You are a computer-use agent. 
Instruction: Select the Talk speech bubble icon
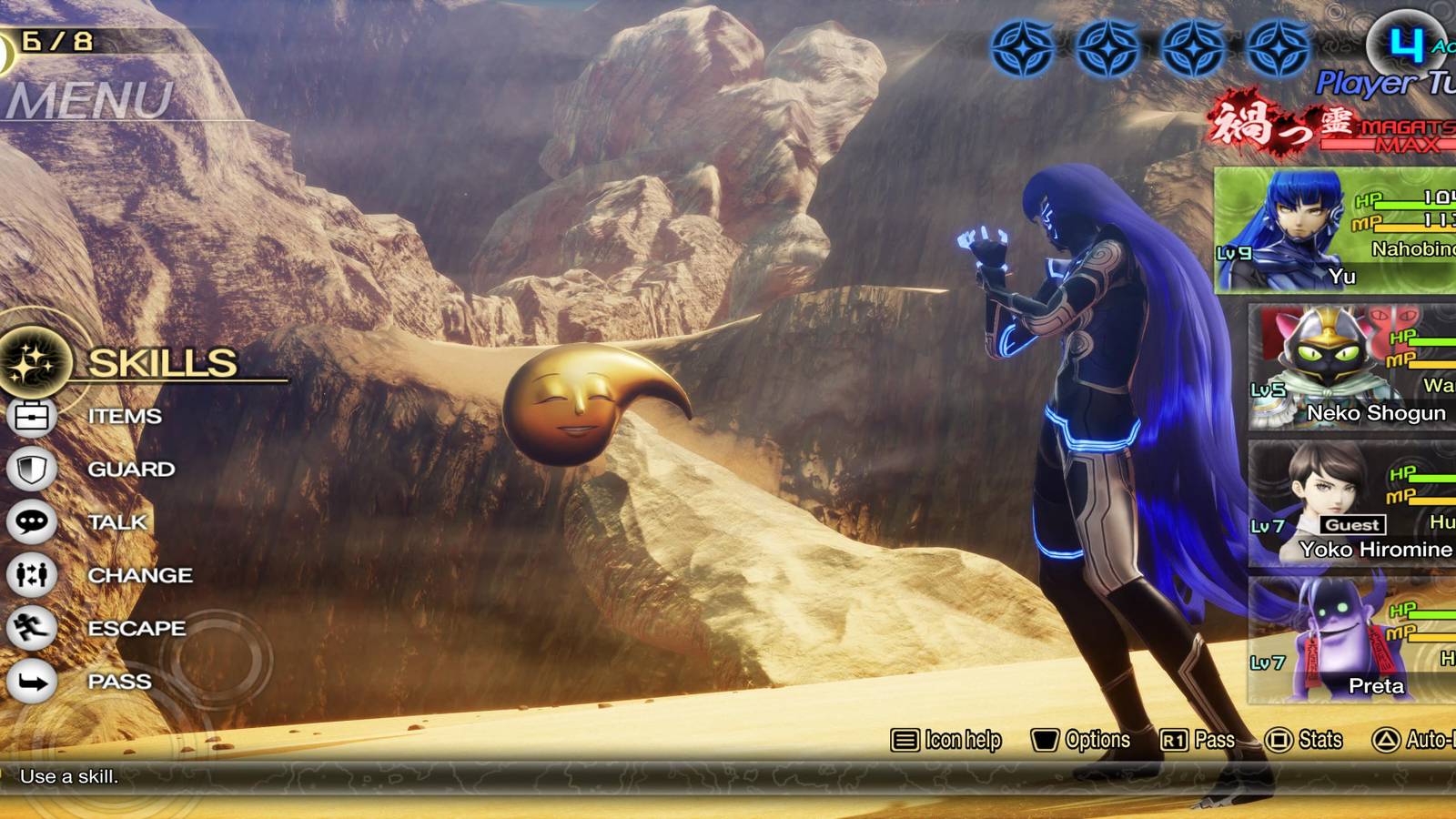click(32, 521)
